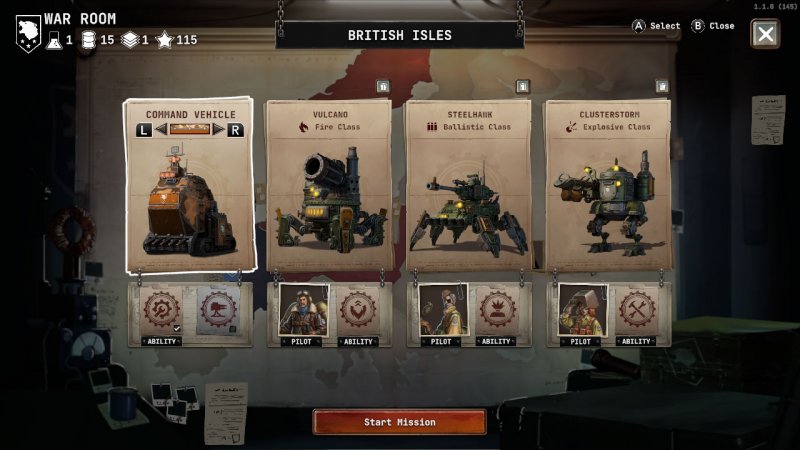
Task: Select the checked wrench gear command ability
Action: [161, 311]
